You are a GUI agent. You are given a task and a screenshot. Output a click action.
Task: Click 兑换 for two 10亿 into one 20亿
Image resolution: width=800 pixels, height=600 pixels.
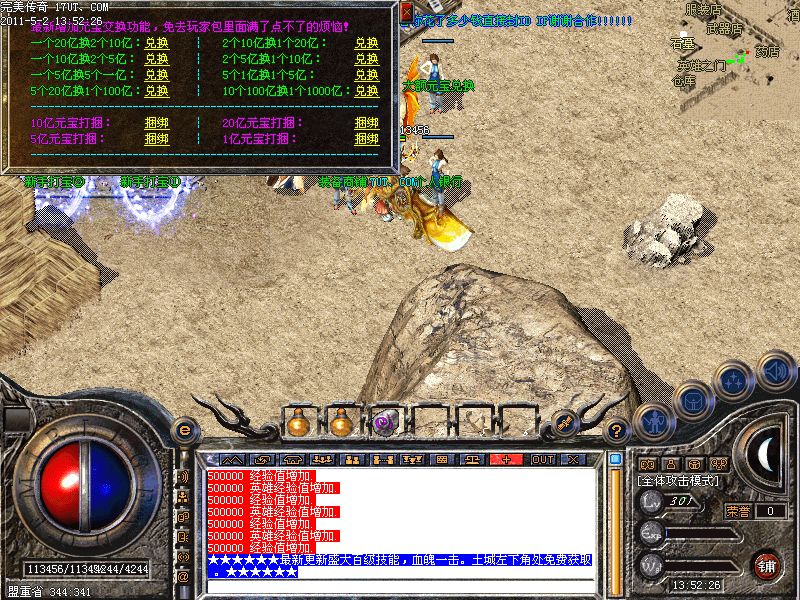(x=366, y=44)
